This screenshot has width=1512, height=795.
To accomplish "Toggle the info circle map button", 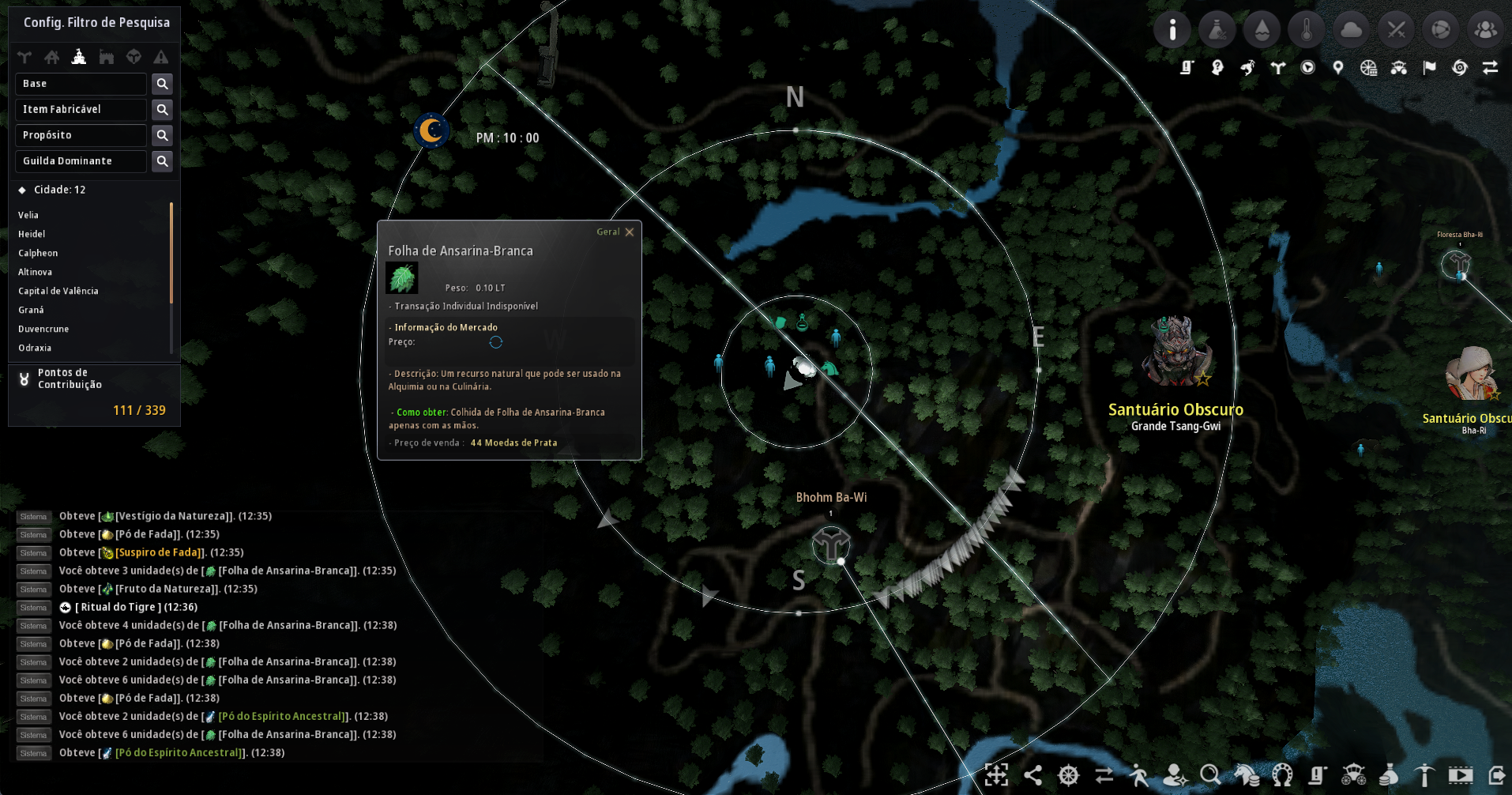I will (x=1172, y=30).
